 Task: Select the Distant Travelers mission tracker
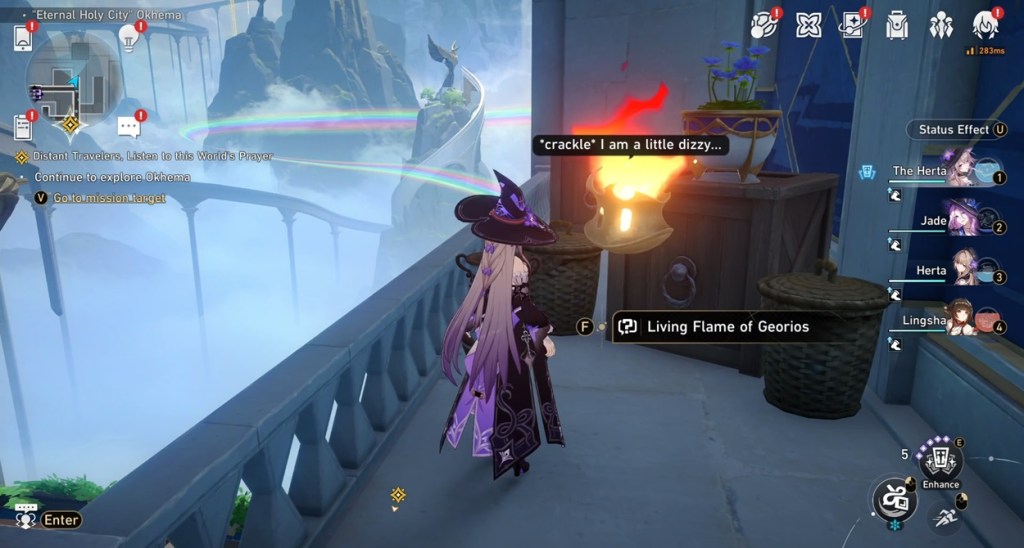click(150, 157)
